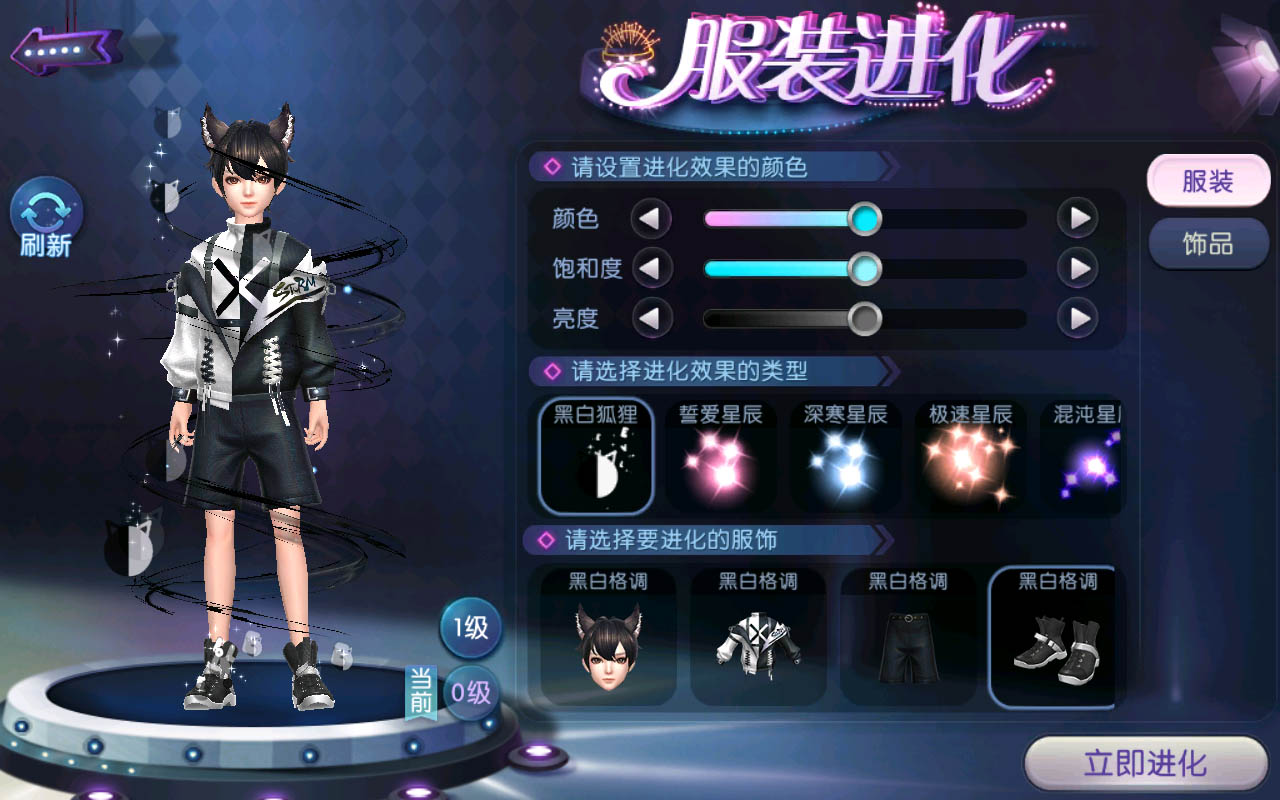Increase 亮度 brightness with right arrow

coord(1078,319)
